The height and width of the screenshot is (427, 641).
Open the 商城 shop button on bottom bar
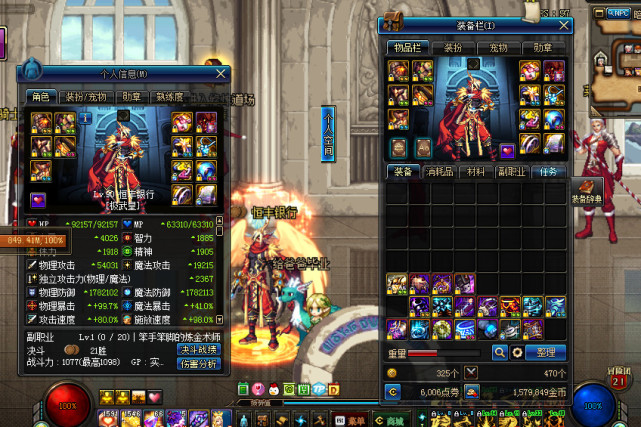(395, 420)
